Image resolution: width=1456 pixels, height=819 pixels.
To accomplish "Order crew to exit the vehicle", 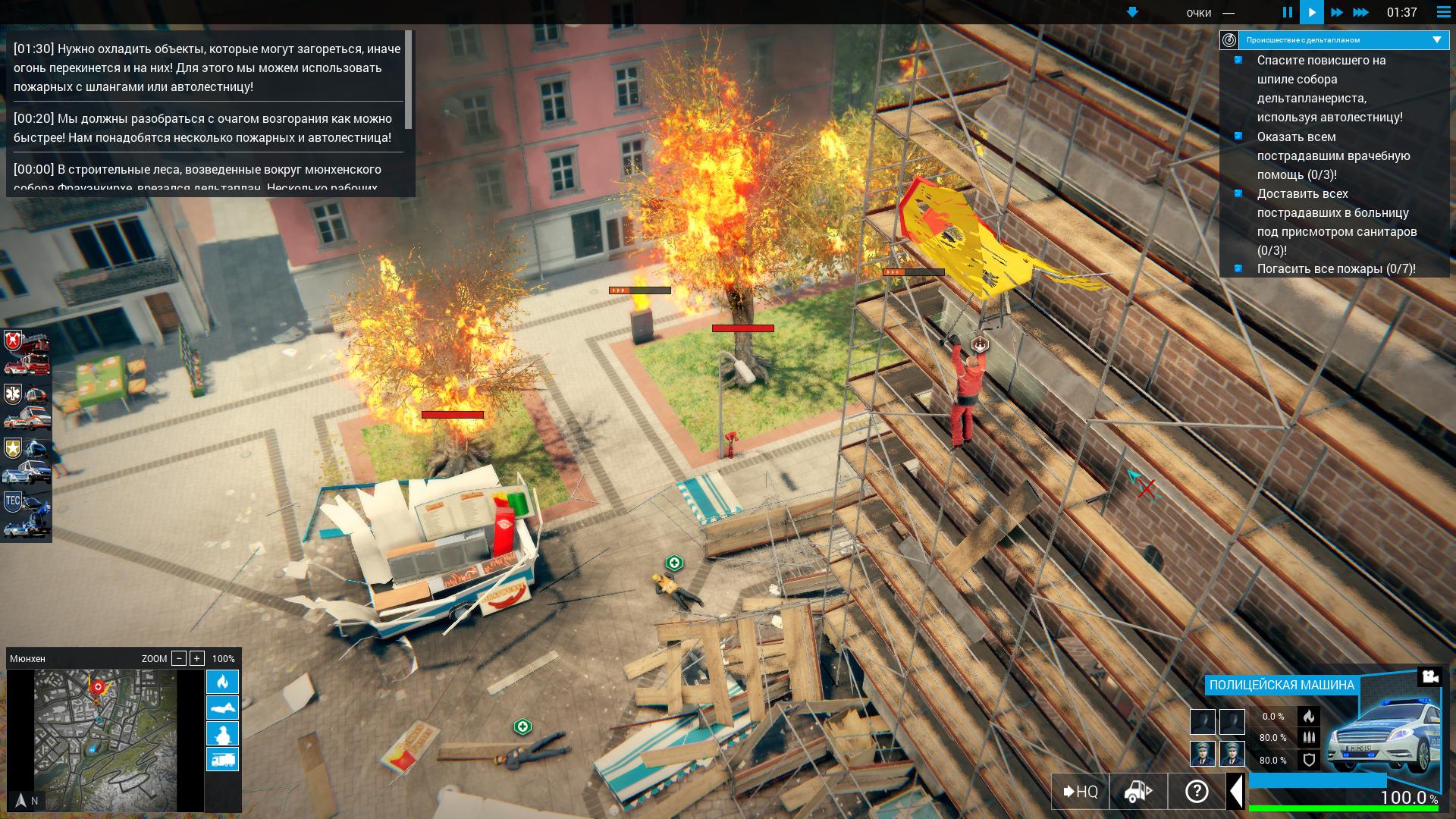I will (1138, 792).
